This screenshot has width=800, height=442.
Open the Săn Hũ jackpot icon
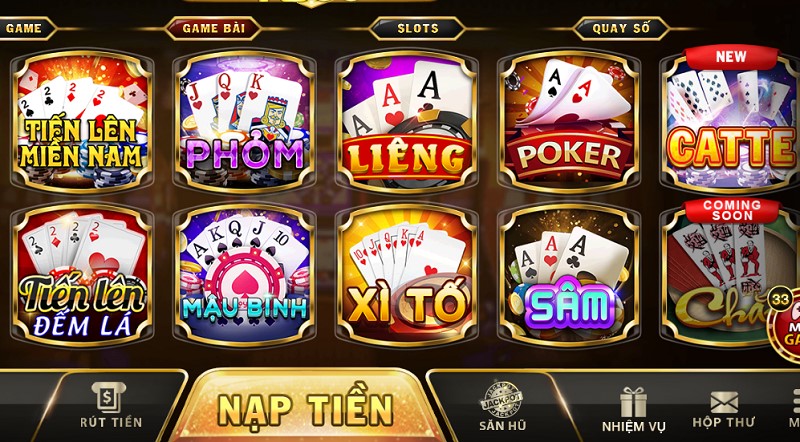502,406
